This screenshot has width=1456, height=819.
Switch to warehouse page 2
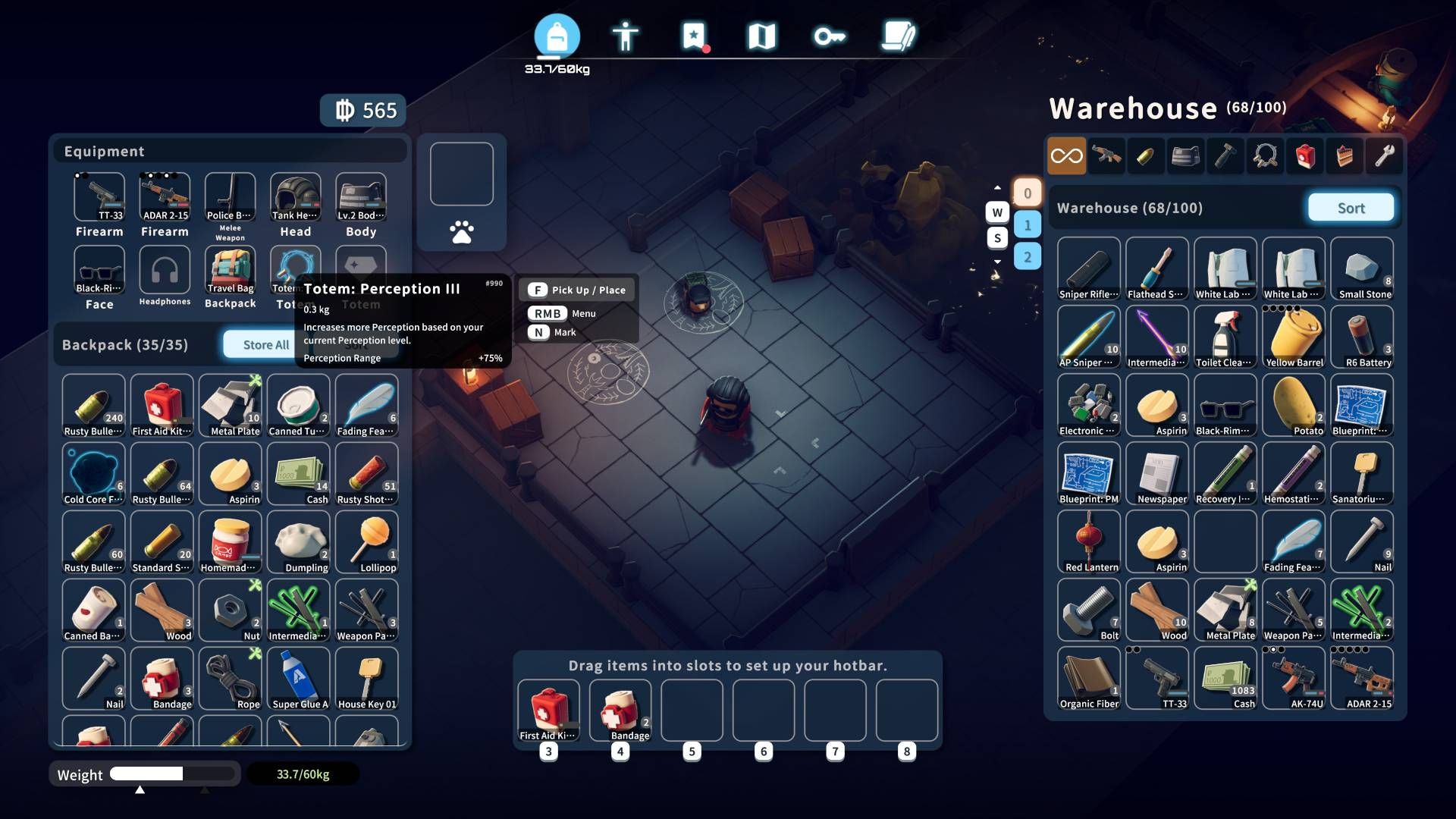tap(1027, 257)
